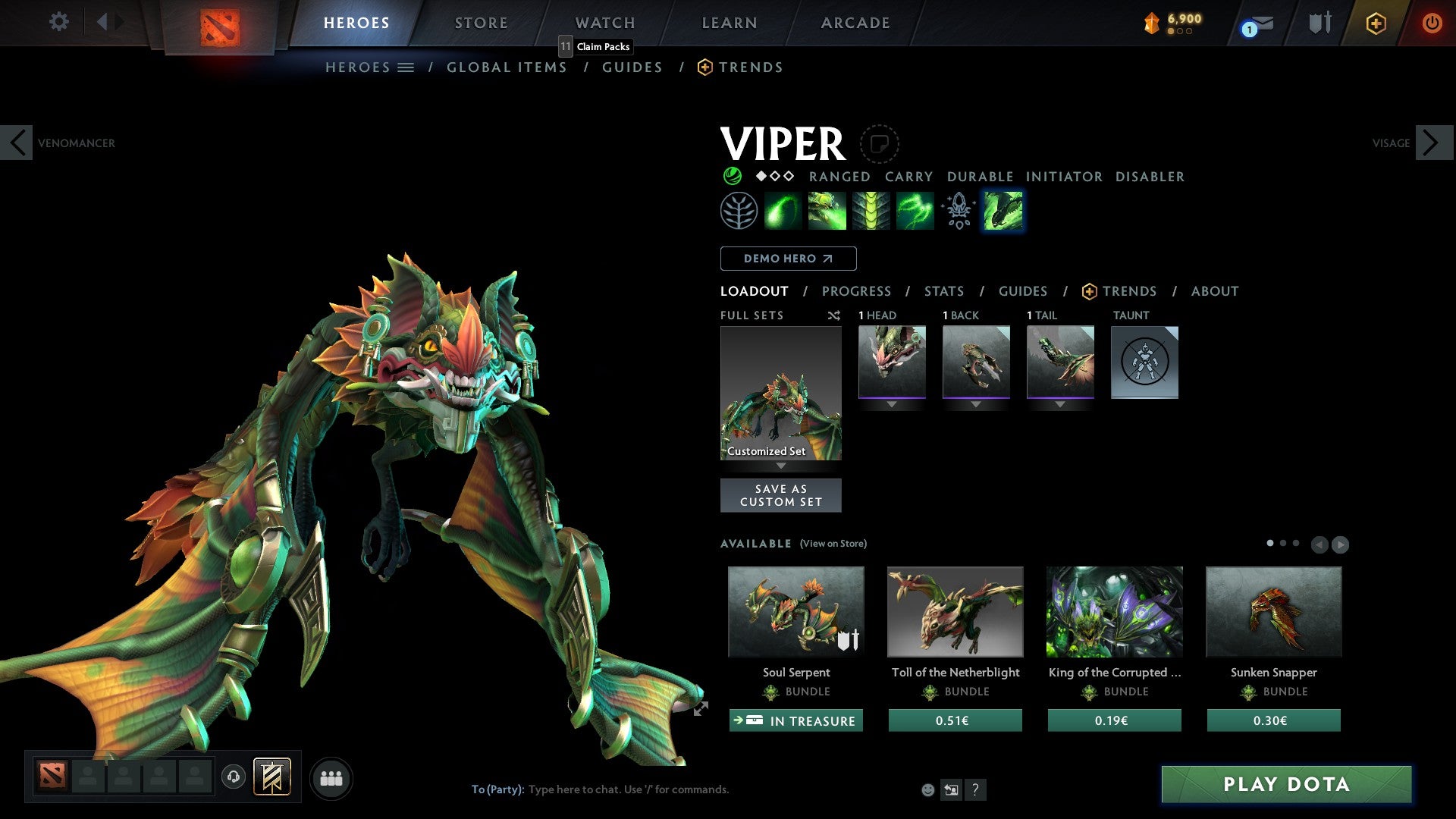Viewport: 1456px width, 819px height.
Task: Open the settings gear icon
Action: pyautogui.click(x=58, y=21)
